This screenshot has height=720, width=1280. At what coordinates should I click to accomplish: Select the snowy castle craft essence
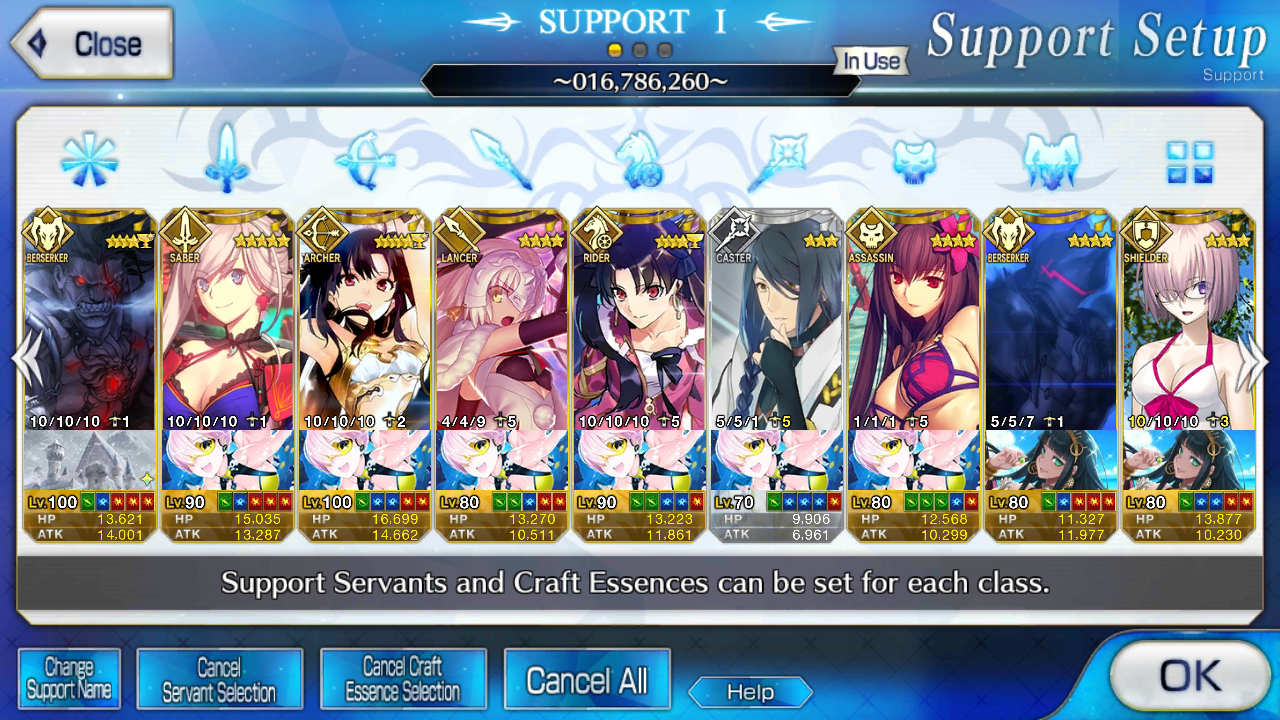89,460
